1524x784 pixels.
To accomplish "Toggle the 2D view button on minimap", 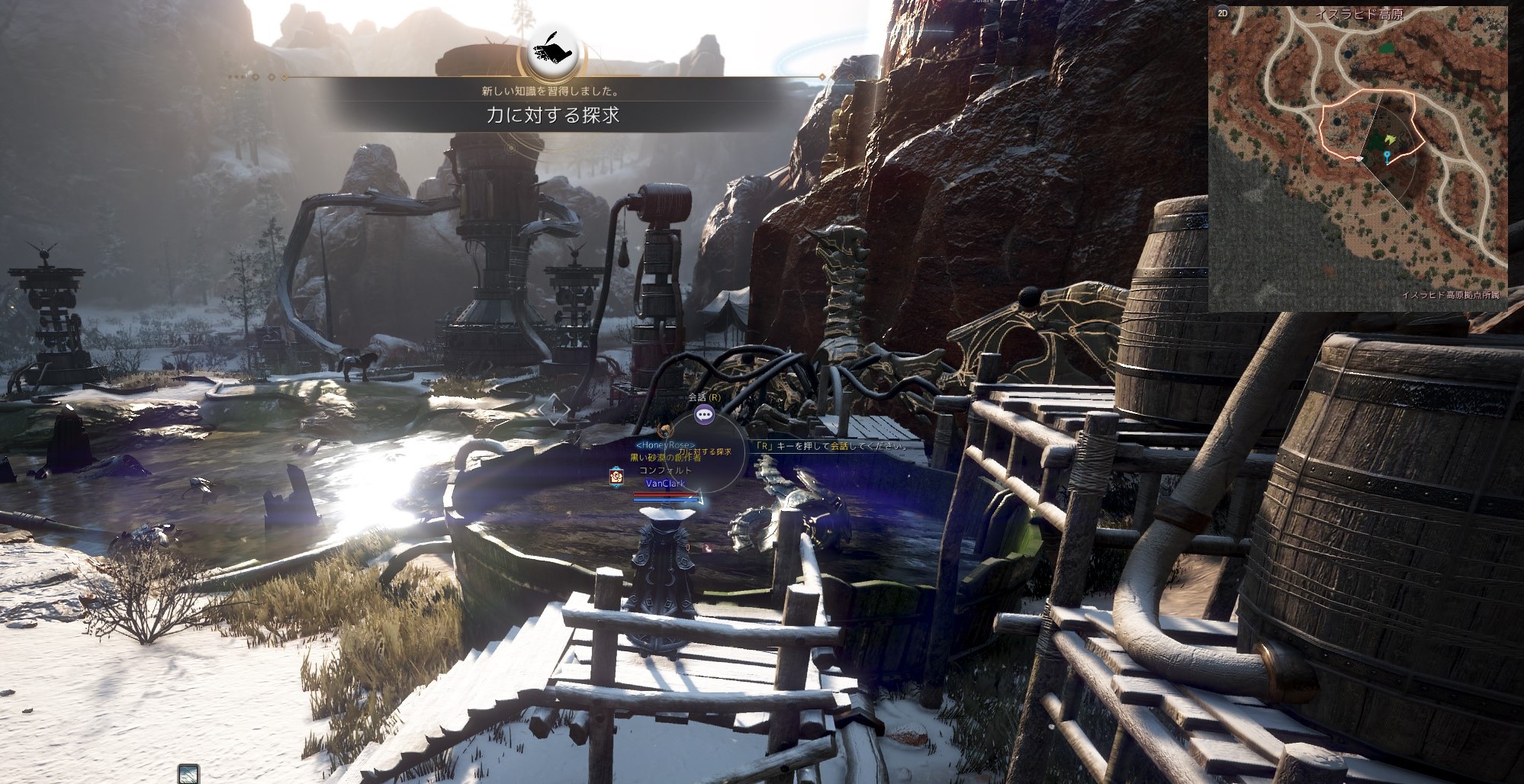I will click(x=1223, y=14).
